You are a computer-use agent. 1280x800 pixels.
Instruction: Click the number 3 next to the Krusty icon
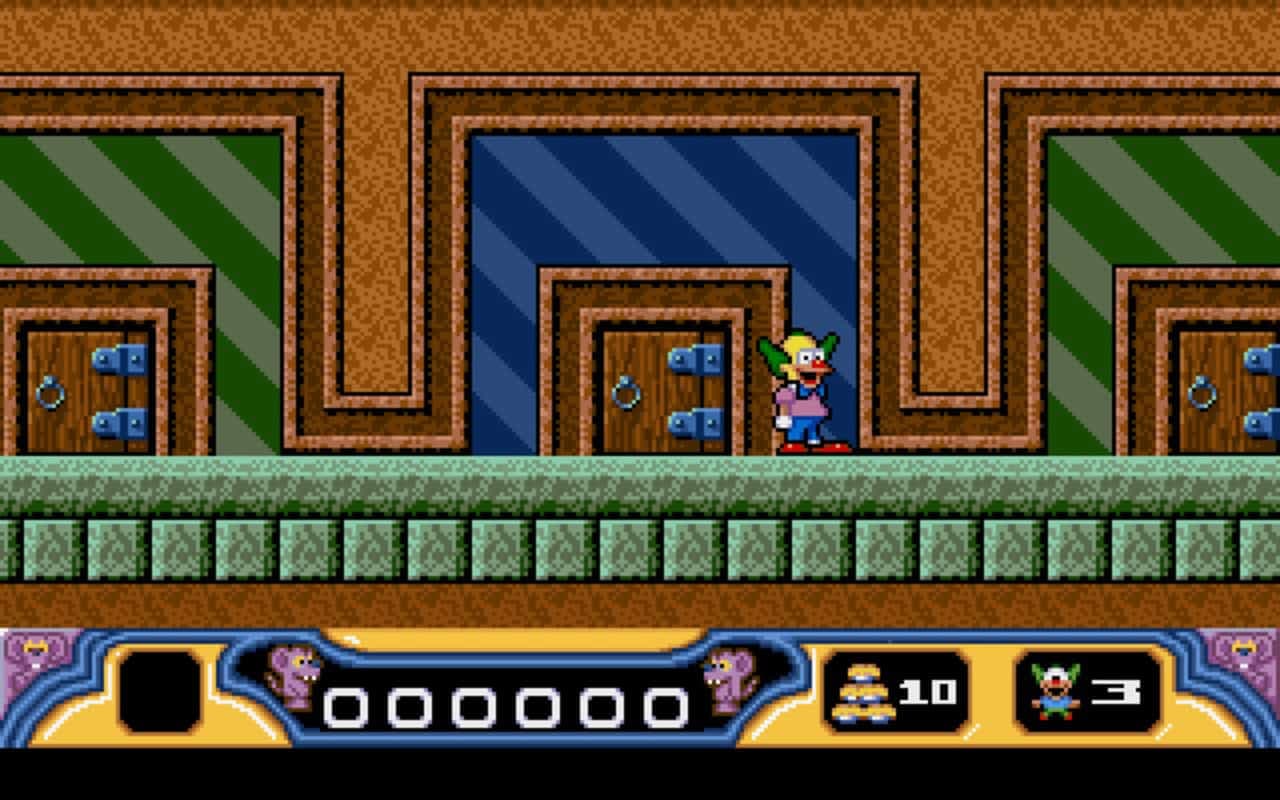coord(1115,690)
